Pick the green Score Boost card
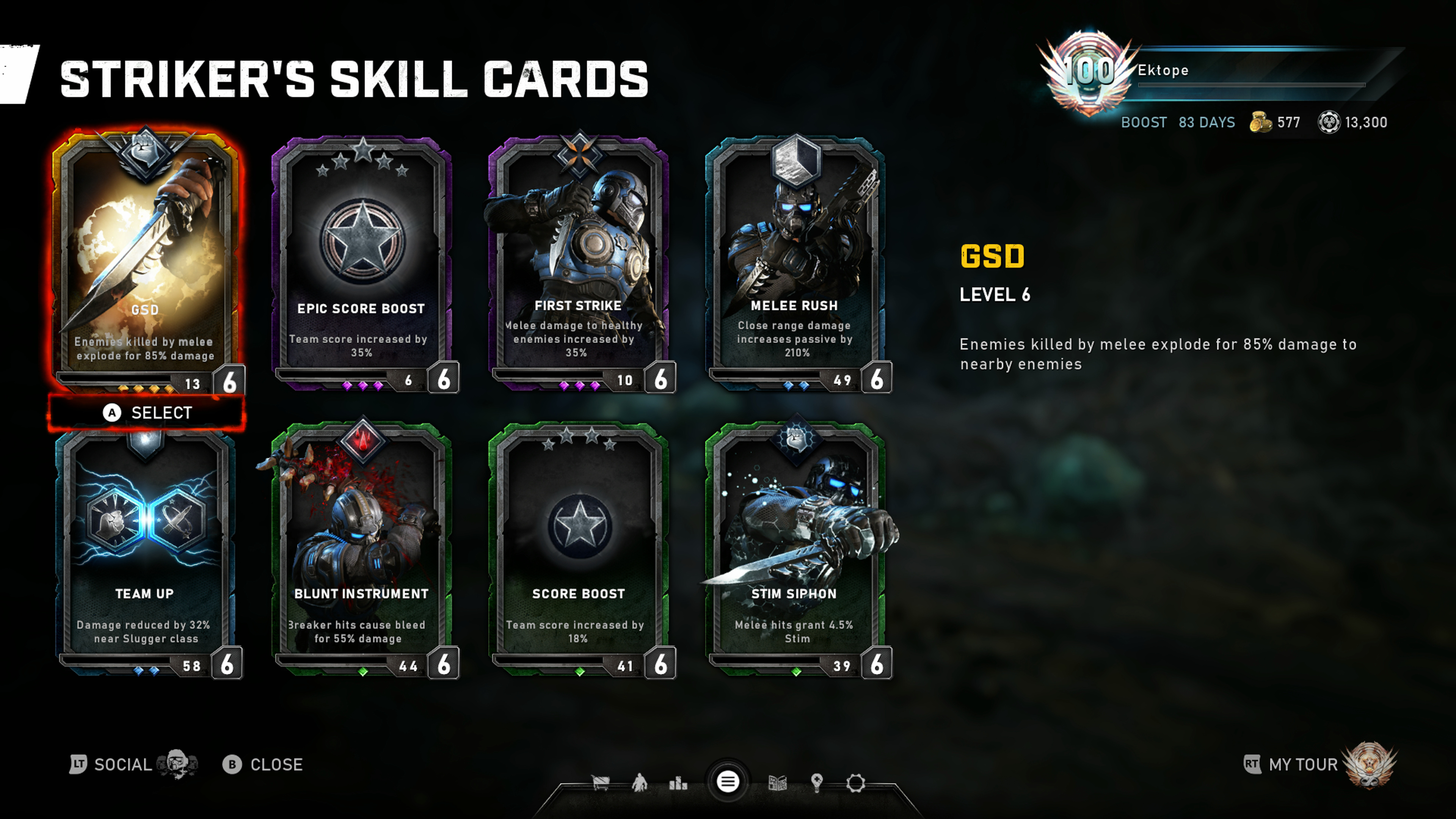This screenshot has height=819, width=1456. [x=578, y=548]
